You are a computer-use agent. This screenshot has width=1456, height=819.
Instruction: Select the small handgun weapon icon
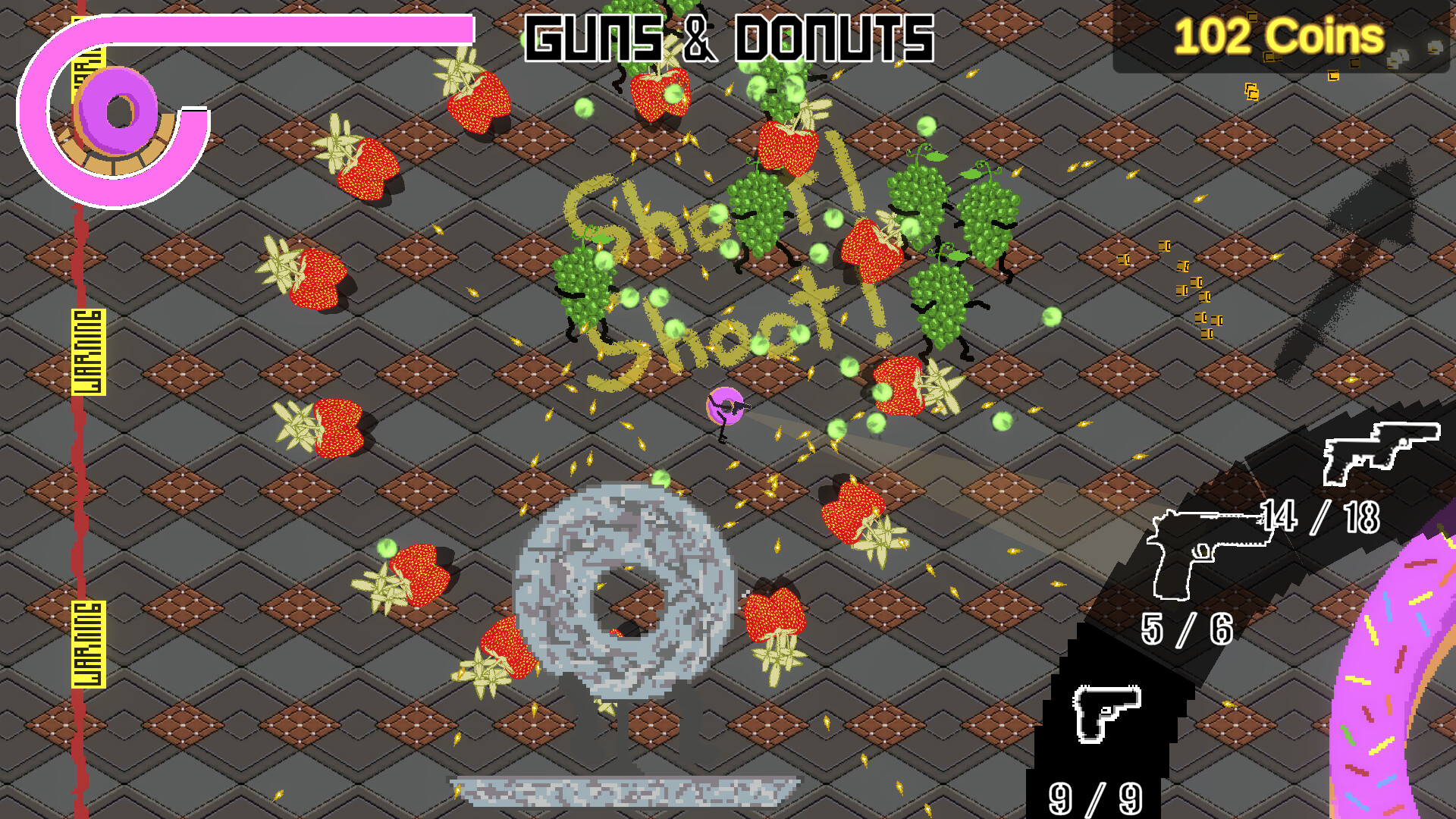tap(1107, 711)
